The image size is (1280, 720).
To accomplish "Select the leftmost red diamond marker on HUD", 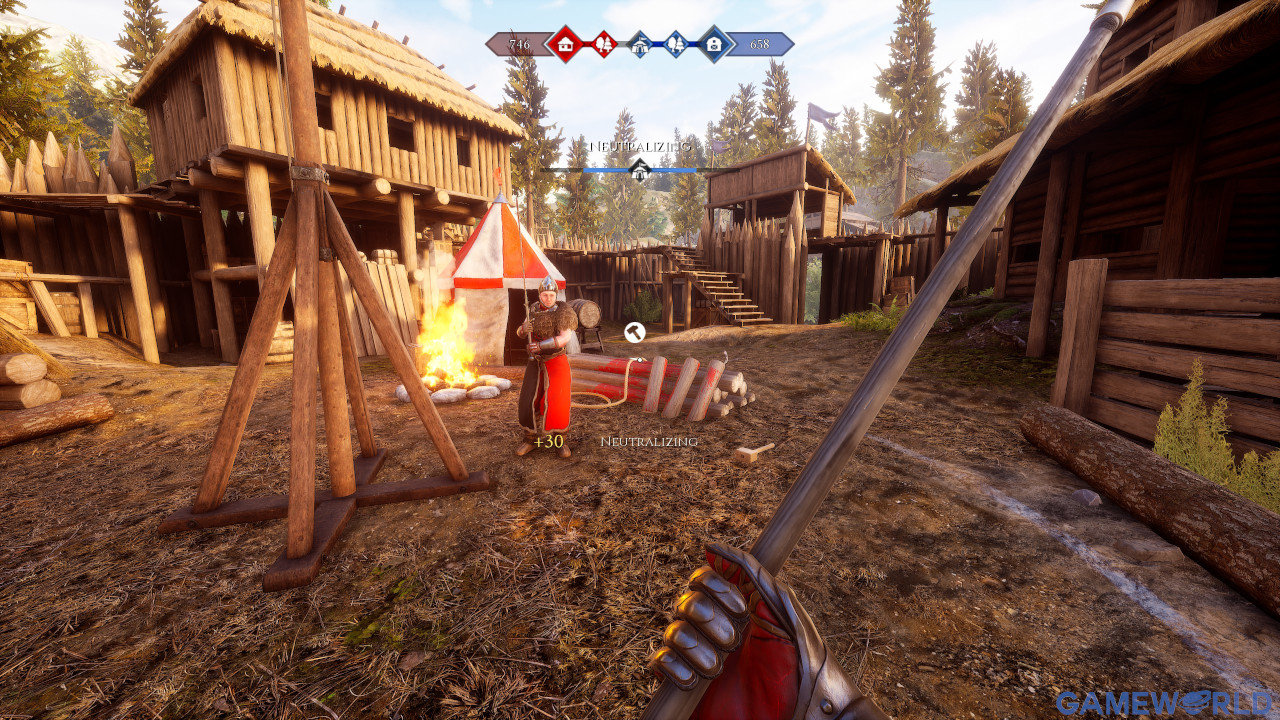I will pos(565,44).
